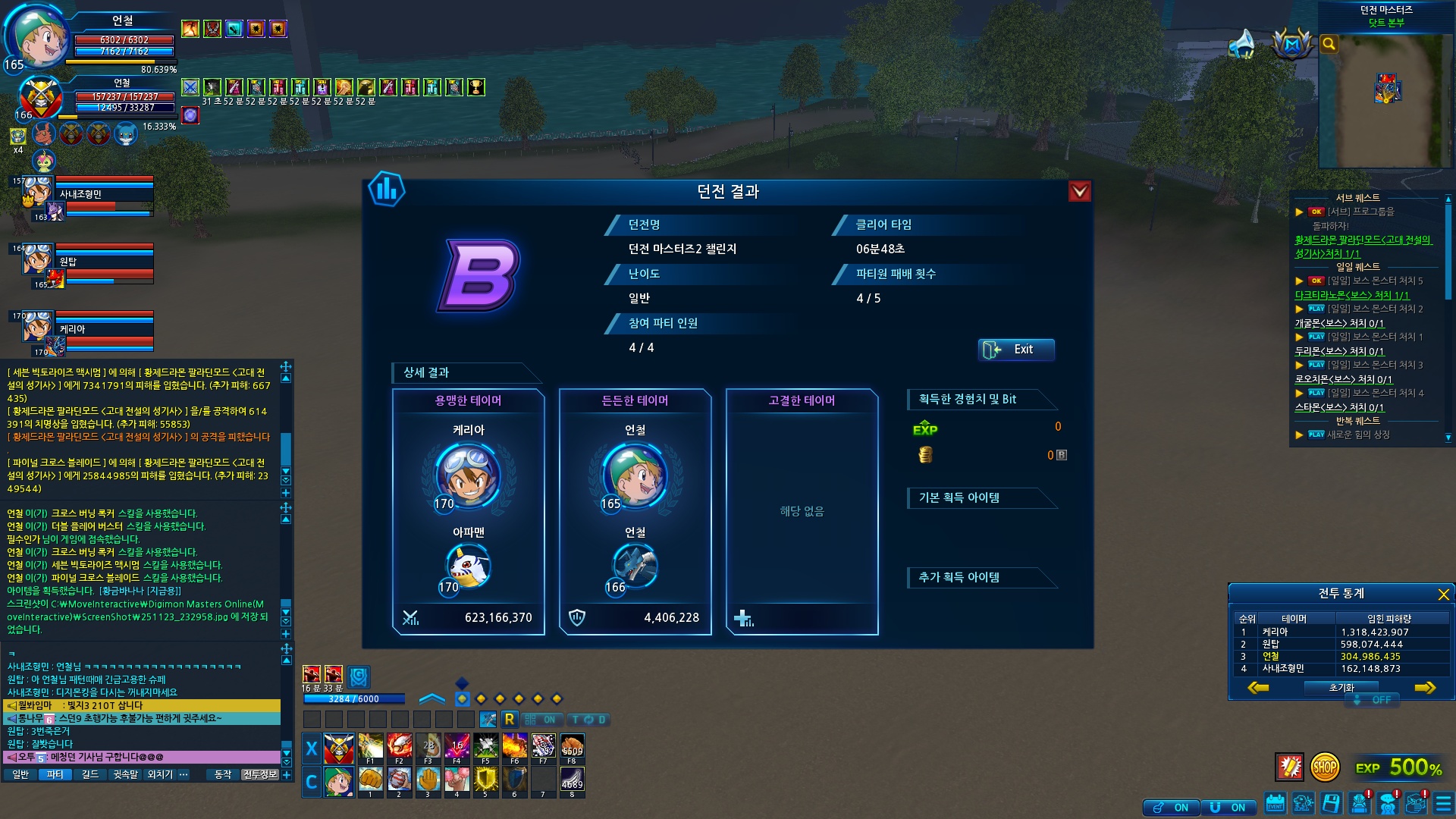This screenshot has height=819, width=1456.
Task: Switch chat to the 길드 tab
Action: [x=90, y=774]
